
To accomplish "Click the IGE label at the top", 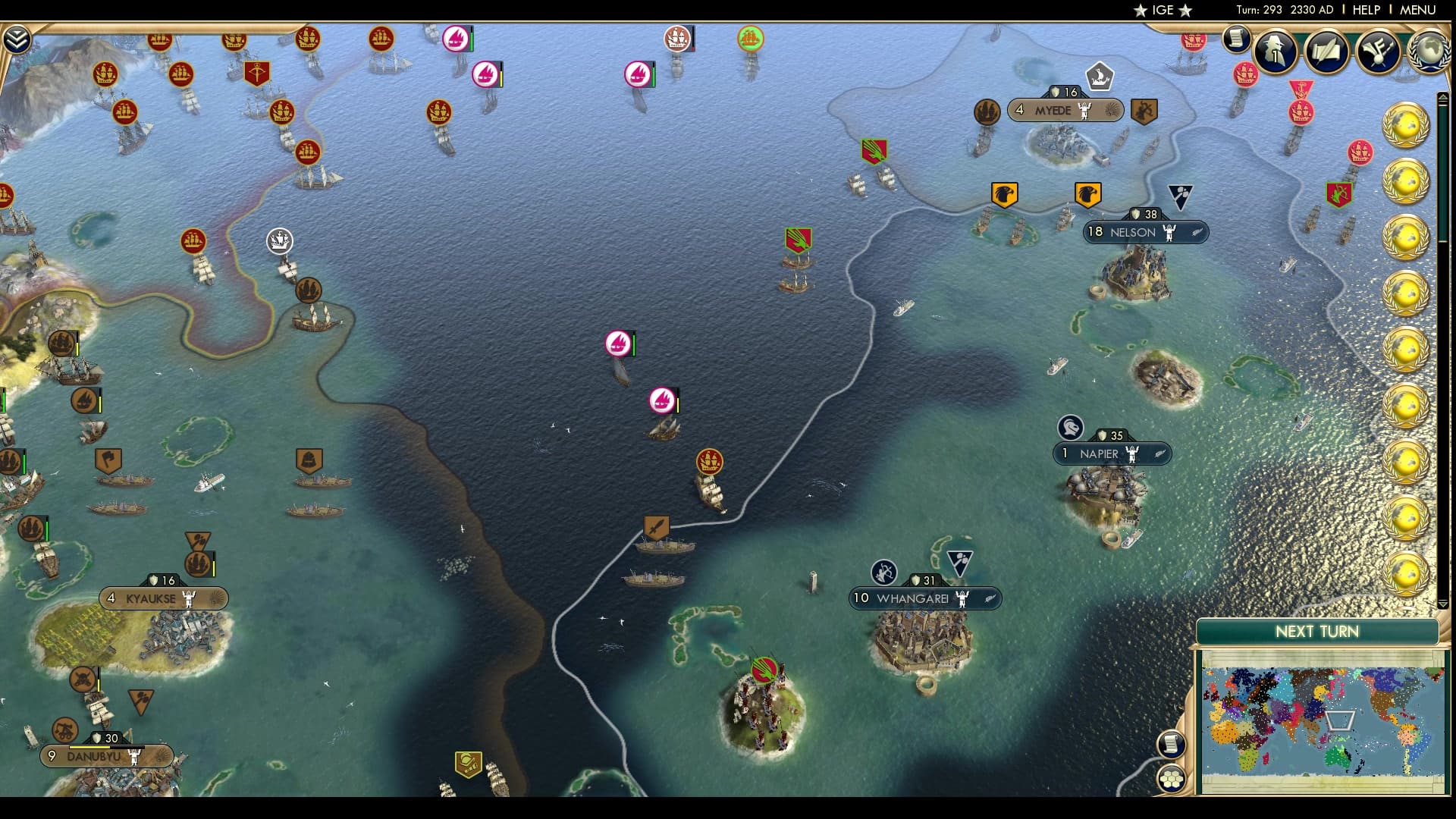I will [x=1162, y=10].
